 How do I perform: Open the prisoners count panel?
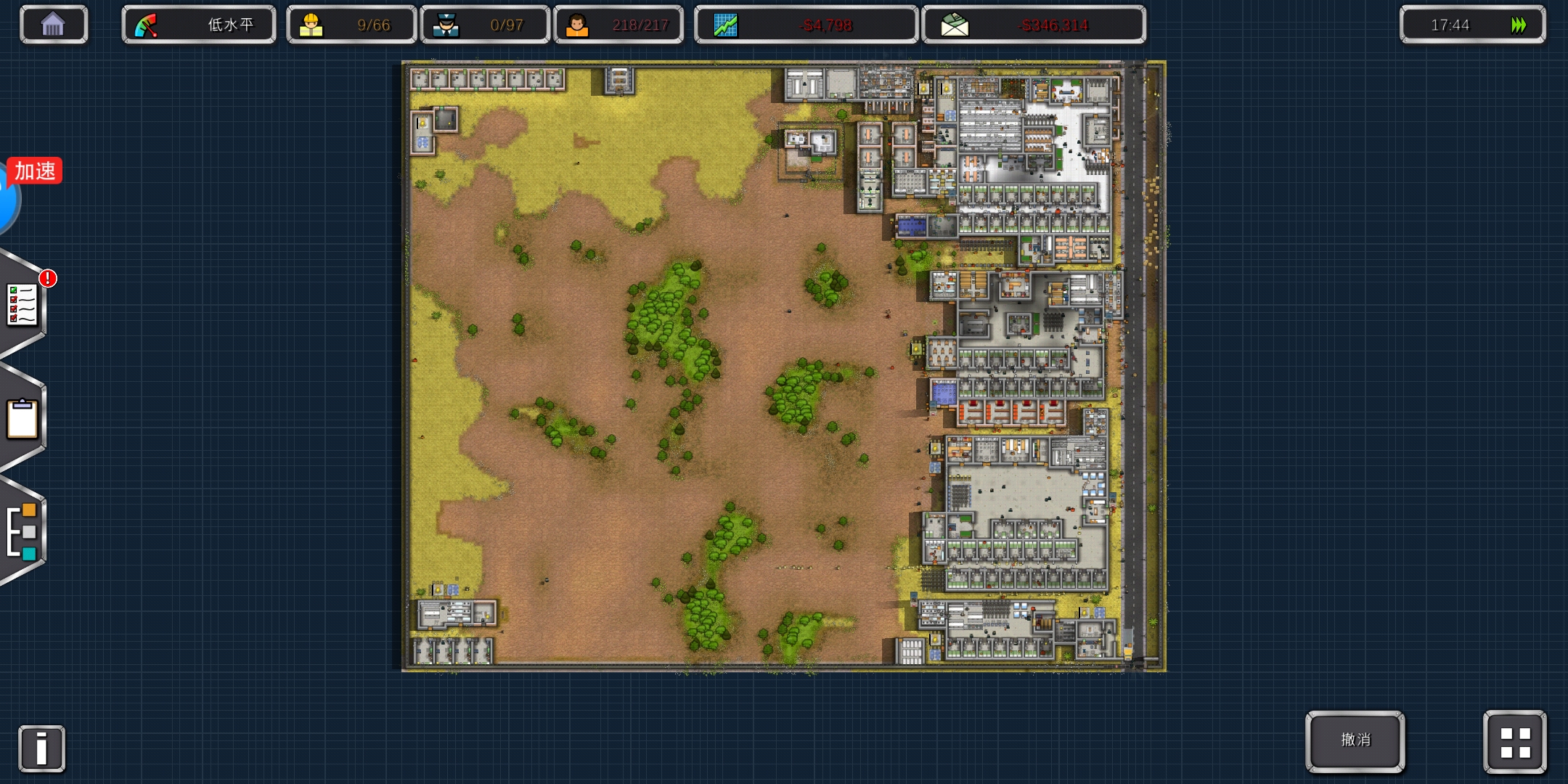pos(618,25)
